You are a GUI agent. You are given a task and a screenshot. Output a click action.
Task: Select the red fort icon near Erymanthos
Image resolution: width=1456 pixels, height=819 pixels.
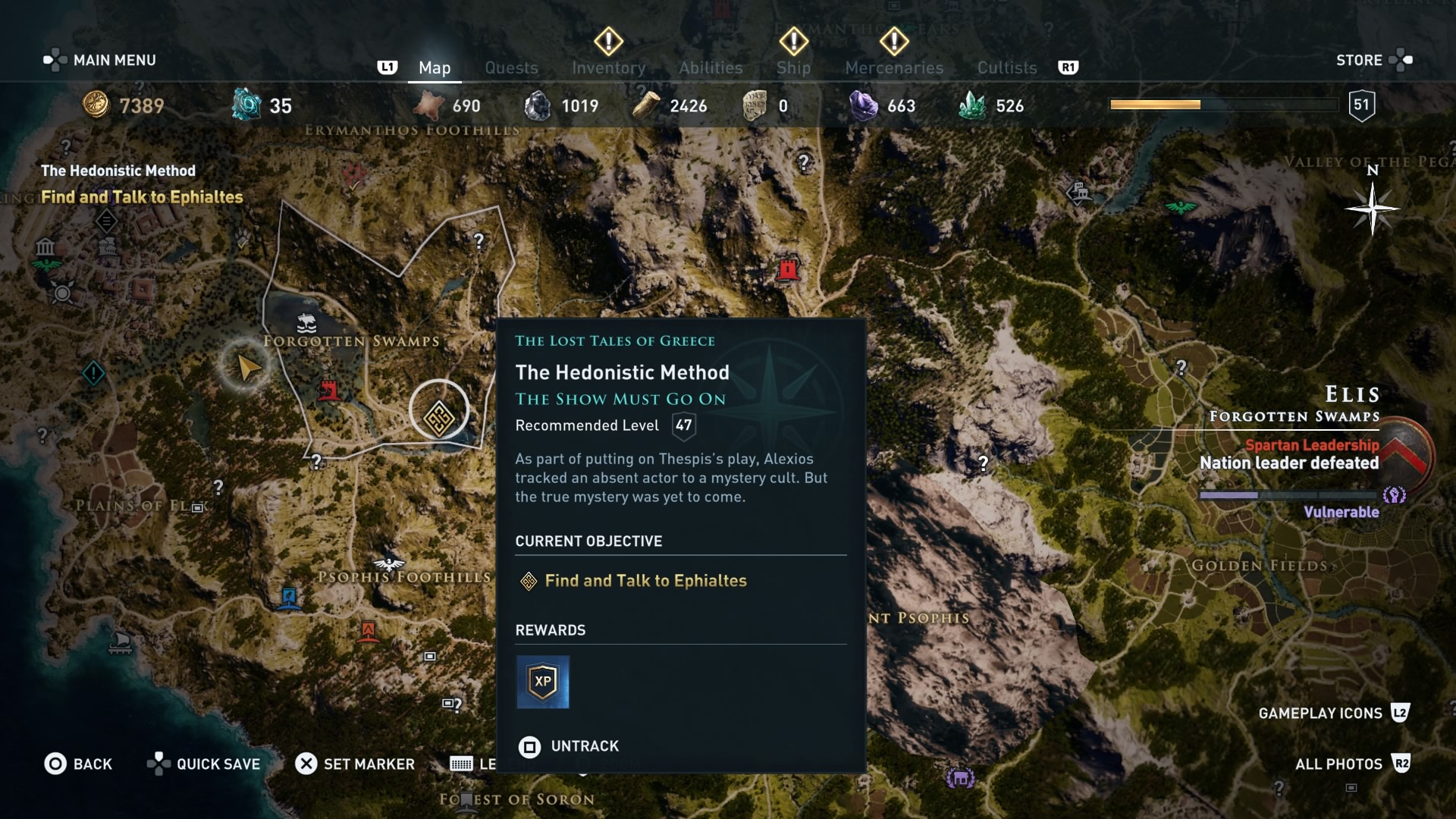click(x=789, y=269)
